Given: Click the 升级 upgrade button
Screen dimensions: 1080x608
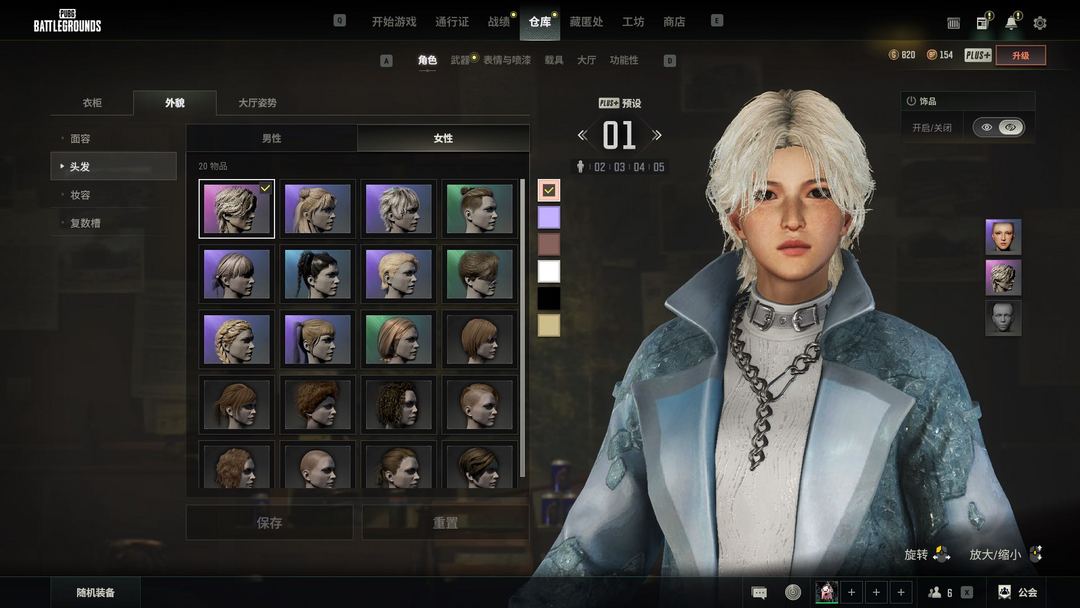Looking at the screenshot, I should coord(1020,55).
